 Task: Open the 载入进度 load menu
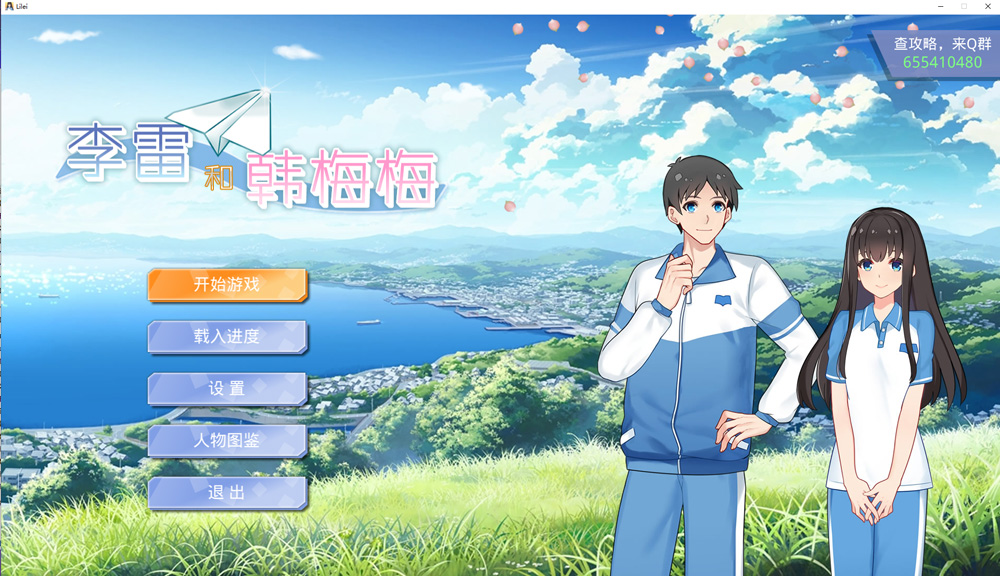tap(227, 337)
